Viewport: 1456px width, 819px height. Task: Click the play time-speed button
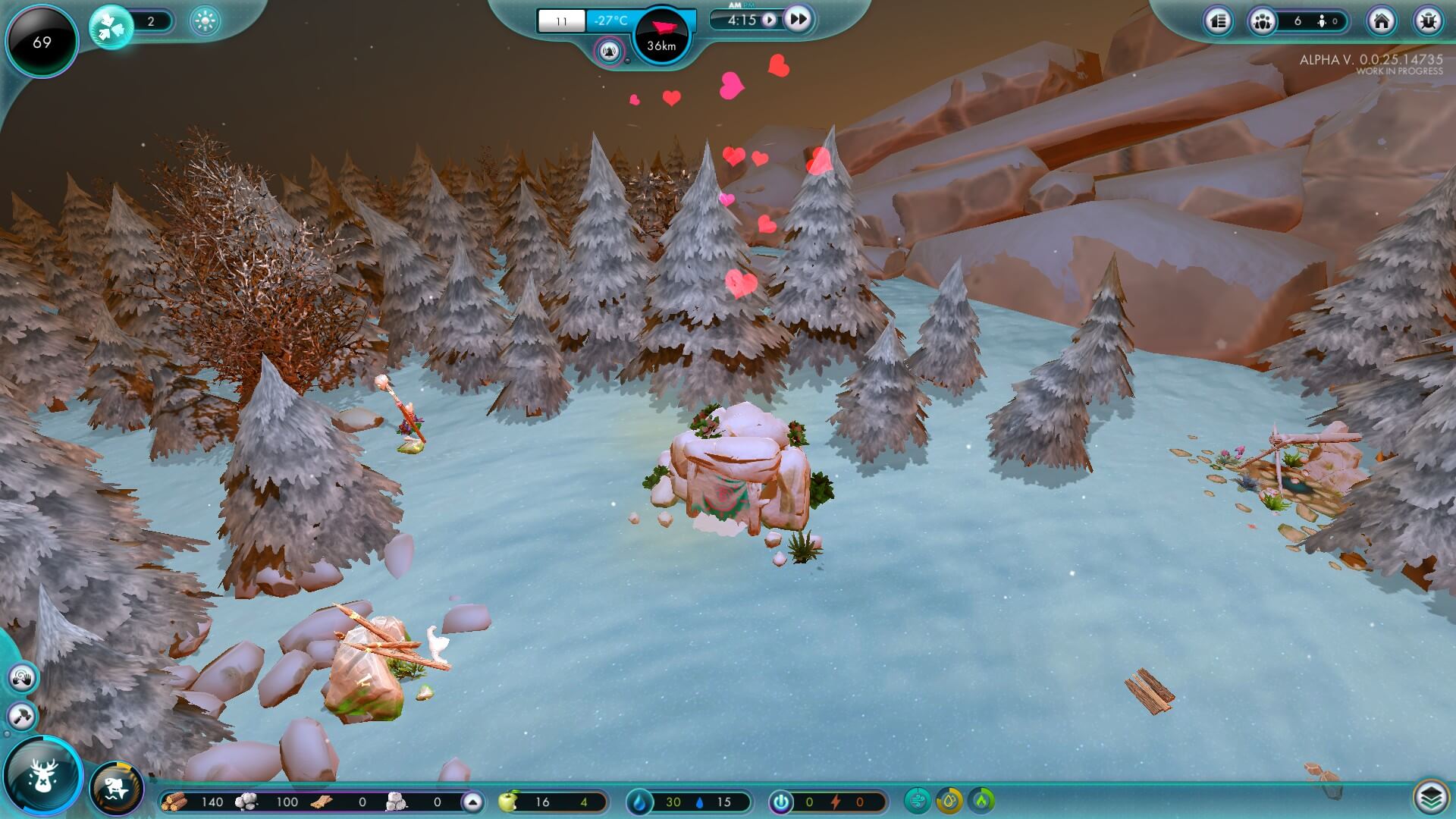click(x=769, y=20)
